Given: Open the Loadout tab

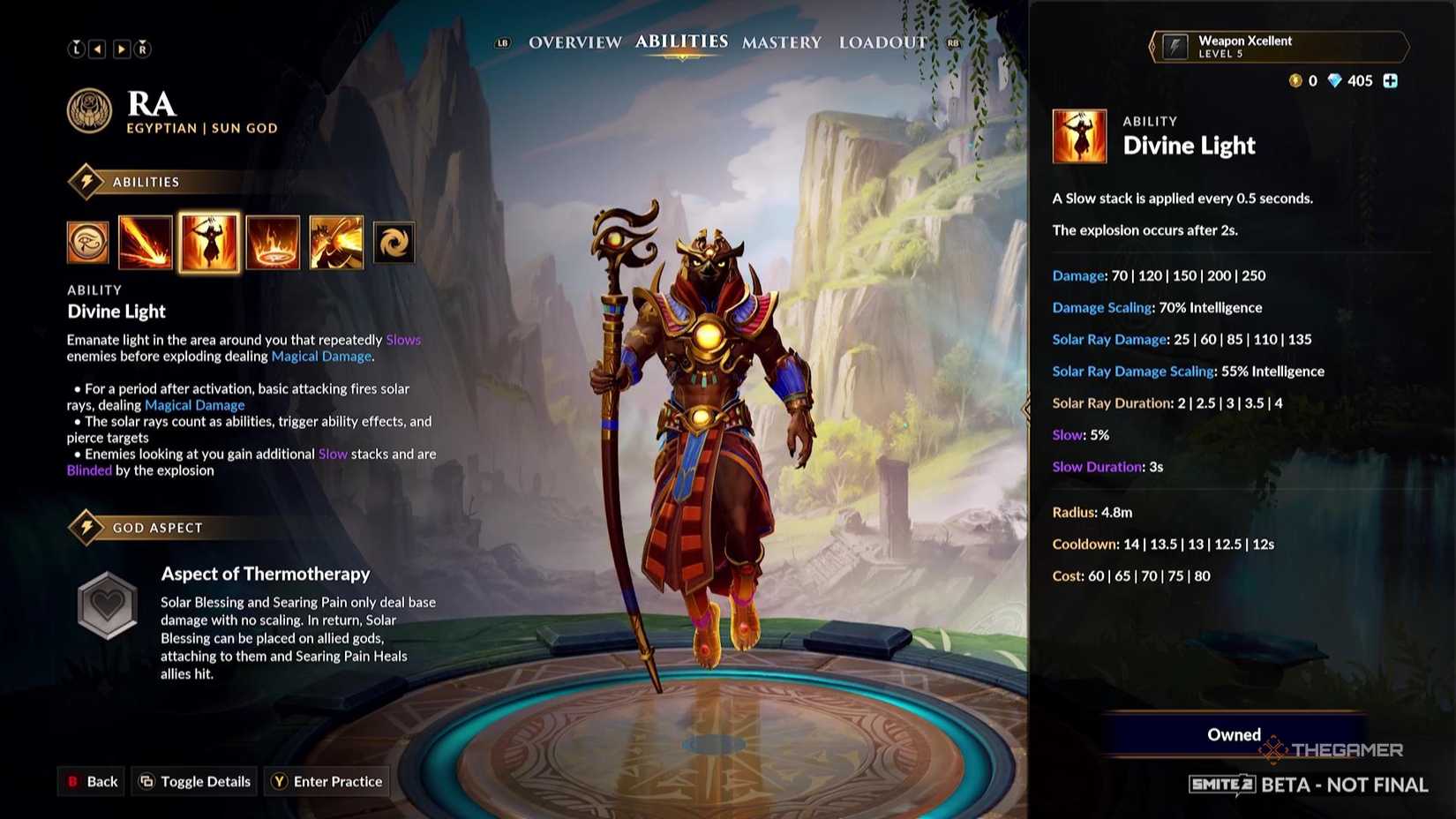Looking at the screenshot, I should point(882,41).
